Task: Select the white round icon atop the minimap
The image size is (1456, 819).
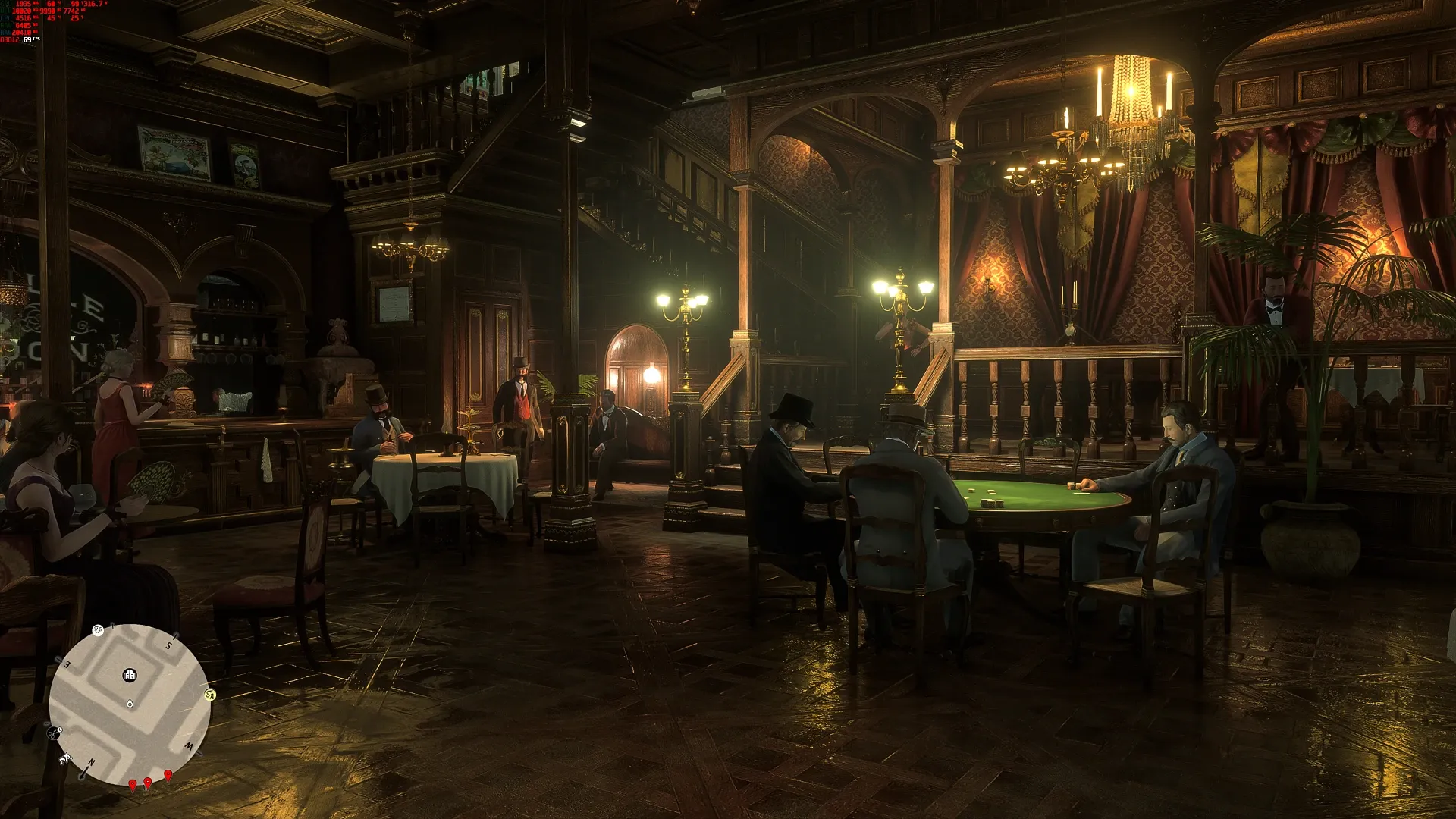Action: (98, 630)
